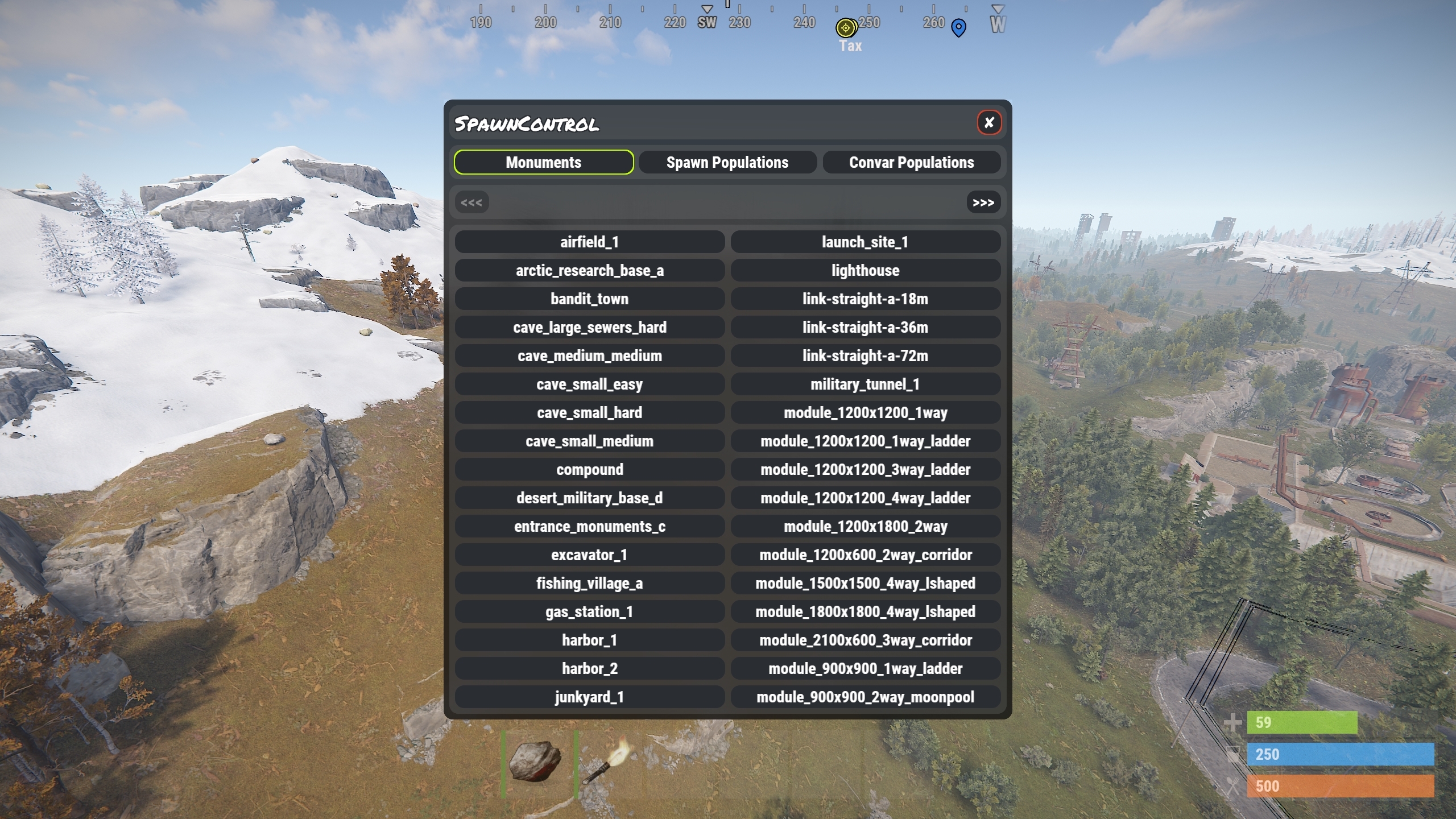Select the Monuments tab
Viewport: 1456px width, 819px height.
(543, 162)
